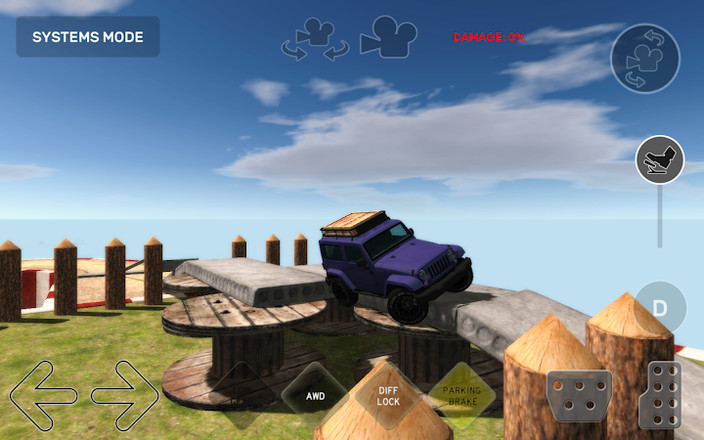
Task: Toggle the Diff Lock button
Action: click(x=389, y=396)
